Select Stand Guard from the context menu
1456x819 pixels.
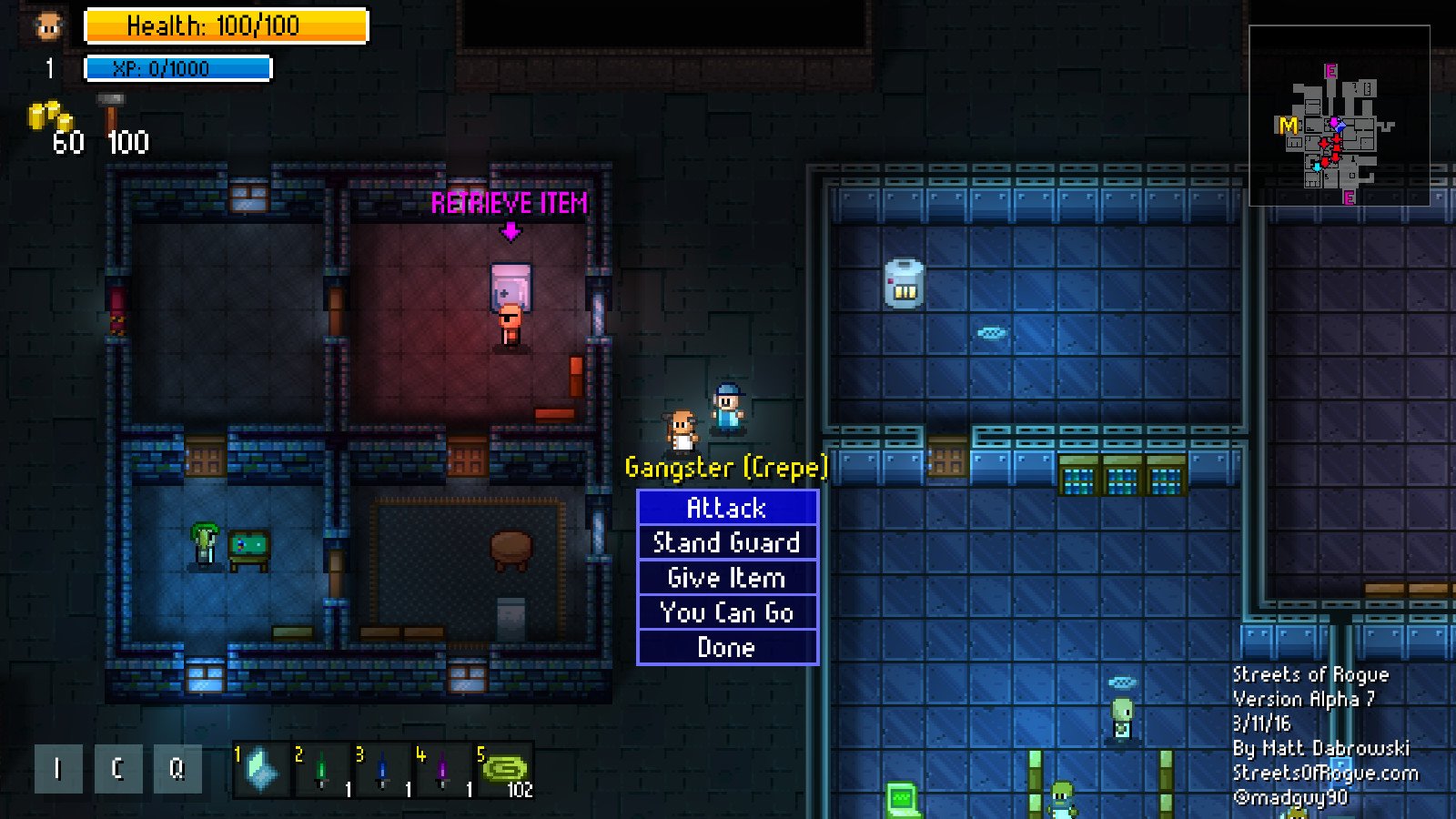[x=727, y=542]
